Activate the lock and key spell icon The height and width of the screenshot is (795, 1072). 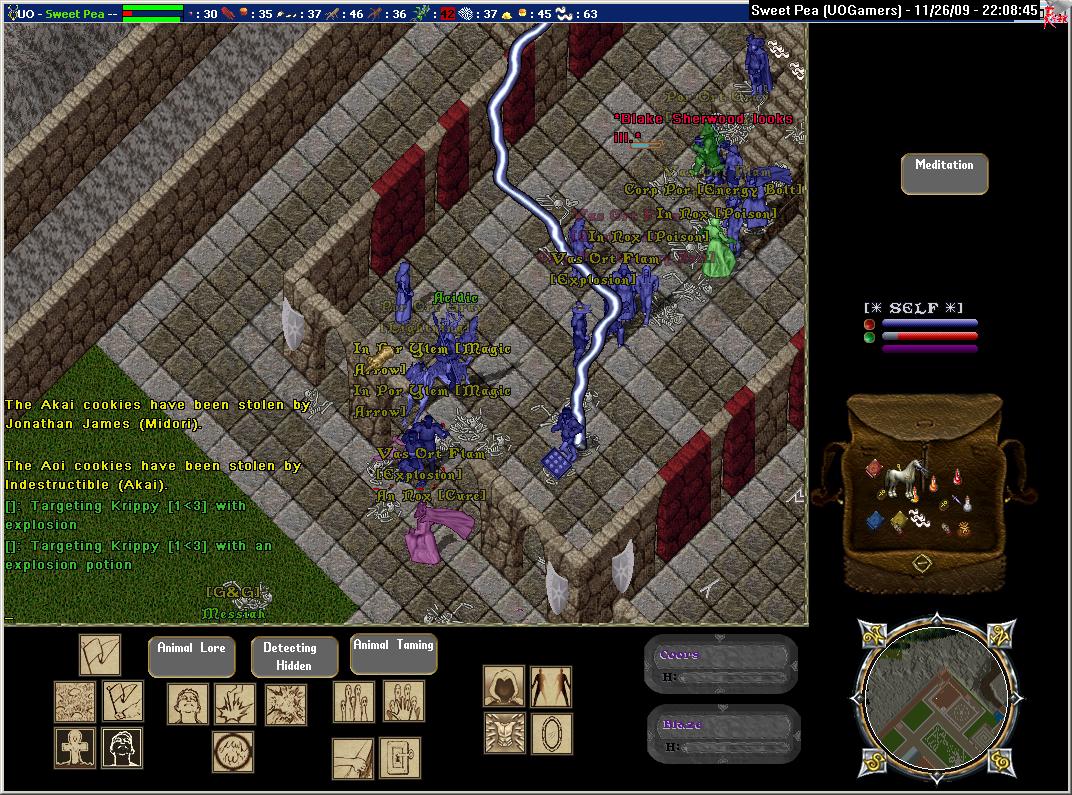click(x=399, y=758)
